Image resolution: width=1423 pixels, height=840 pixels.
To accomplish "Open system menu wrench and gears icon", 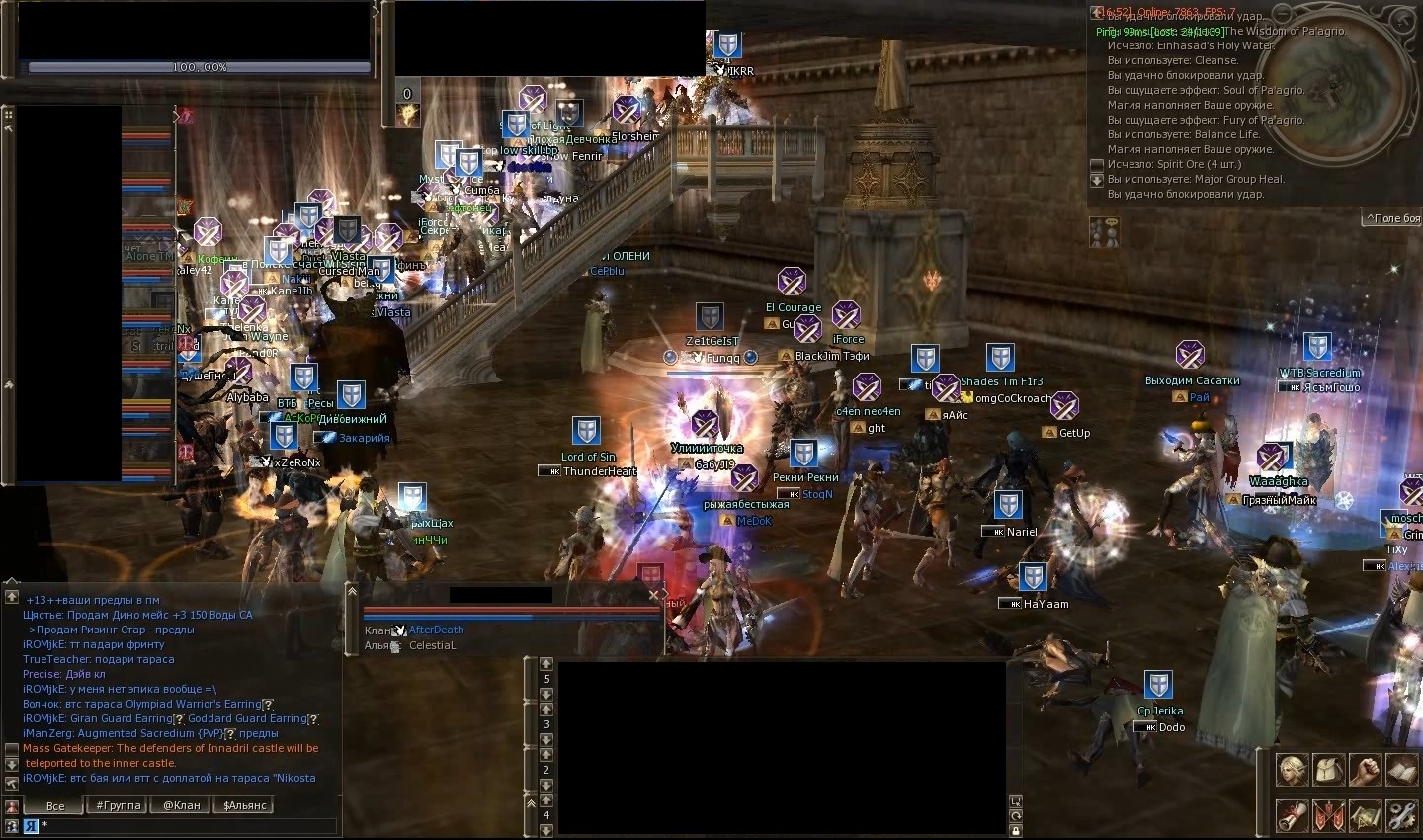I will tap(1401, 815).
